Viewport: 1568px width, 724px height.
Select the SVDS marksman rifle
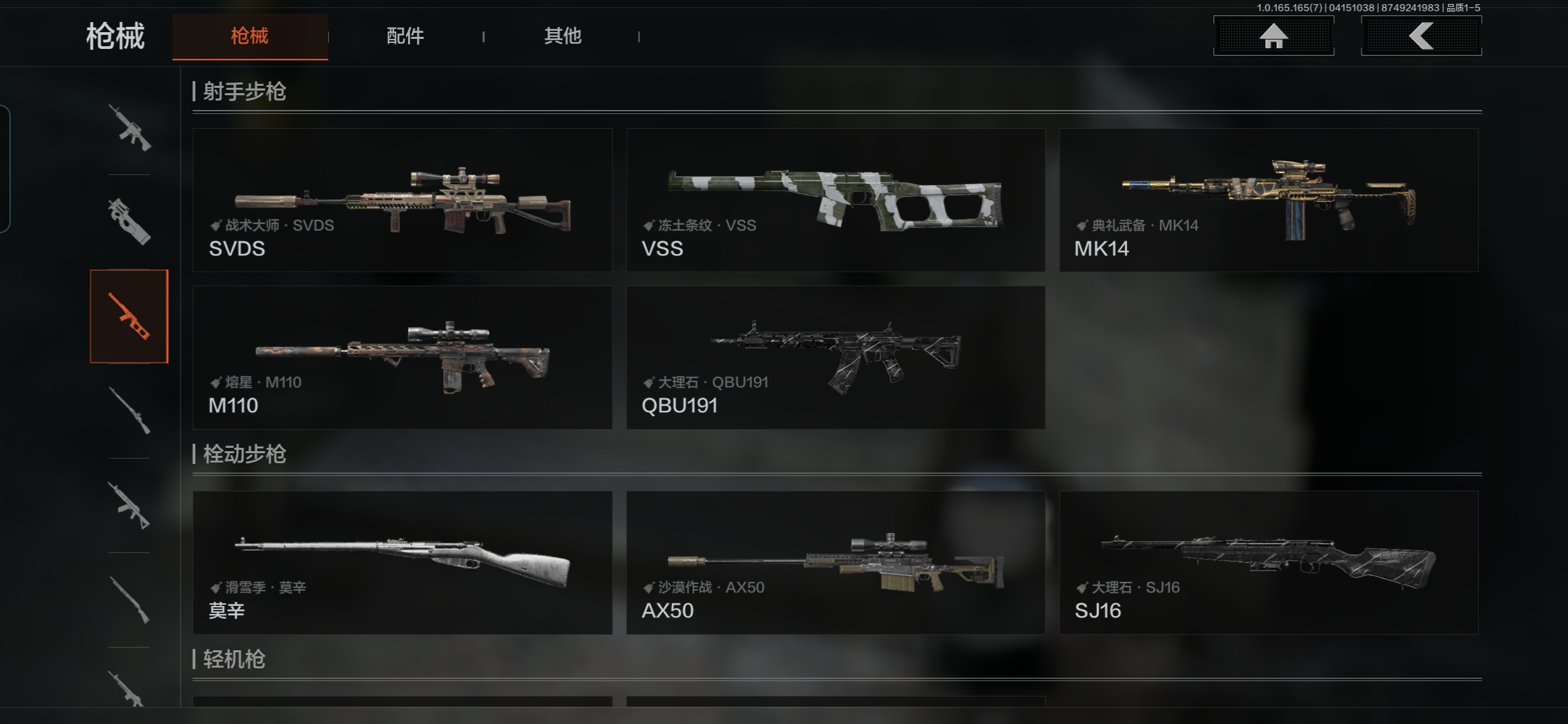coord(402,200)
